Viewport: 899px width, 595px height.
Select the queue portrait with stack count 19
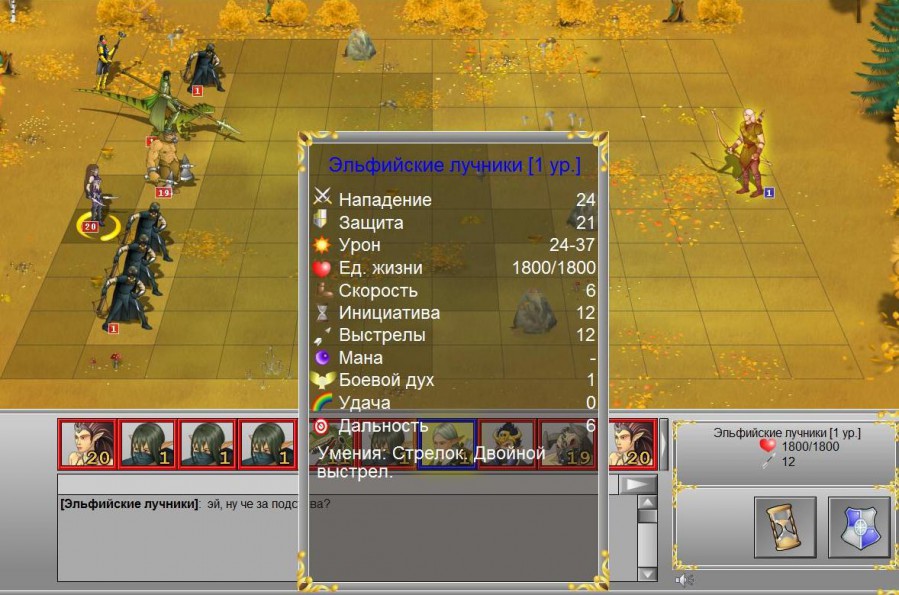point(567,443)
